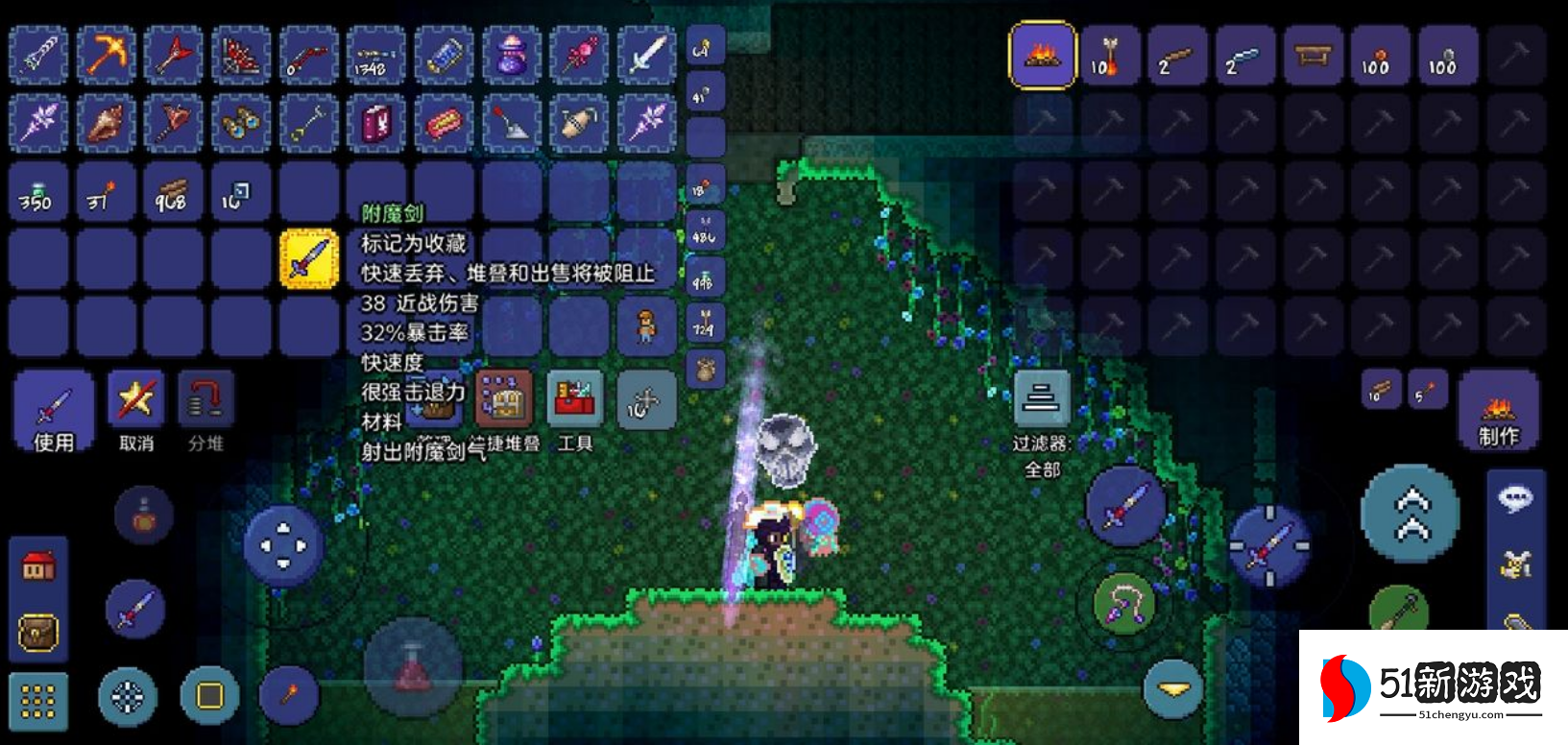Open the housing menu house icon
1568x745 pixels.
click(x=38, y=566)
